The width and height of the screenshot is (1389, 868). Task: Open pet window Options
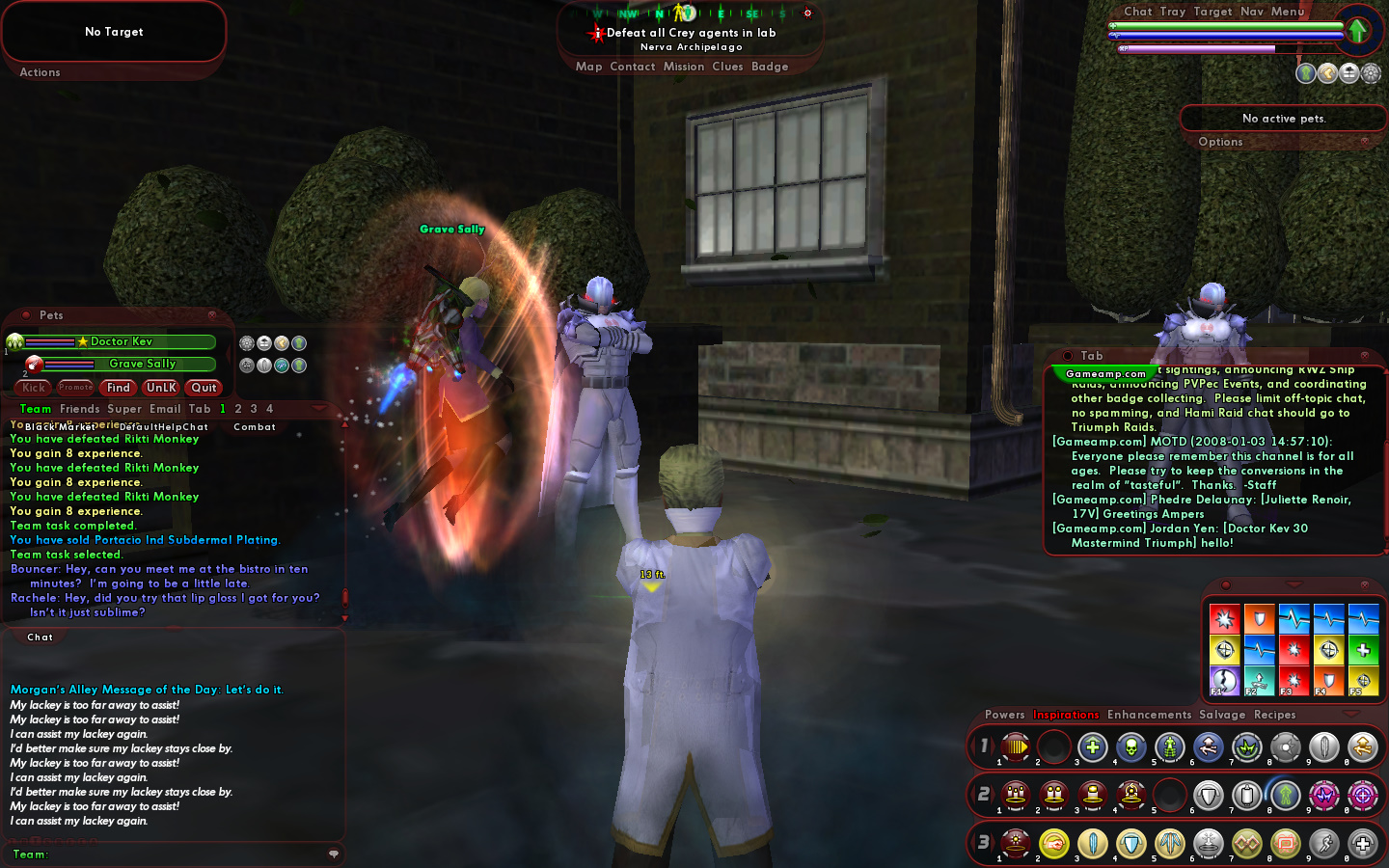coord(1220,142)
